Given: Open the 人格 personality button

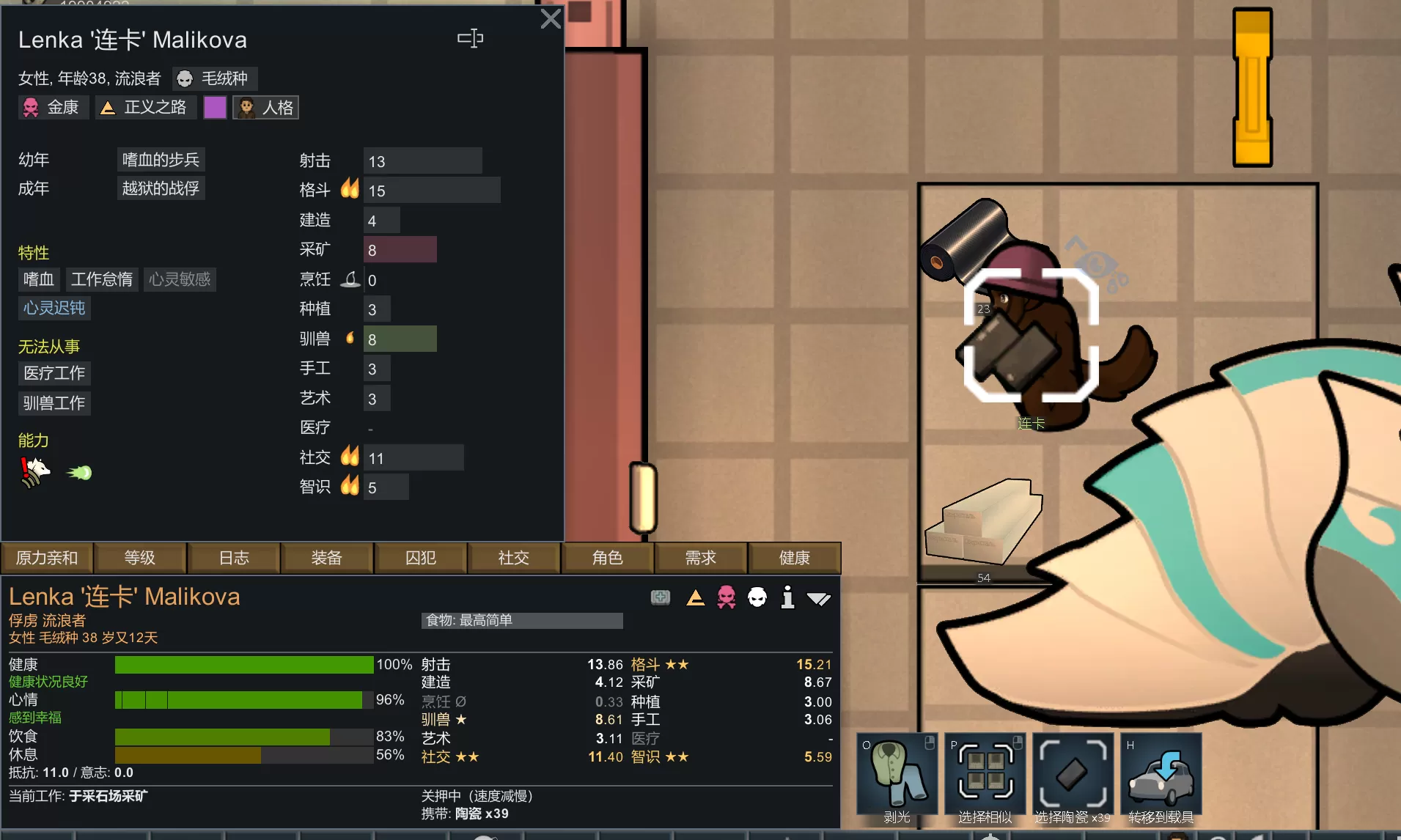Looking at the screenshot, I should coord(266,108).
